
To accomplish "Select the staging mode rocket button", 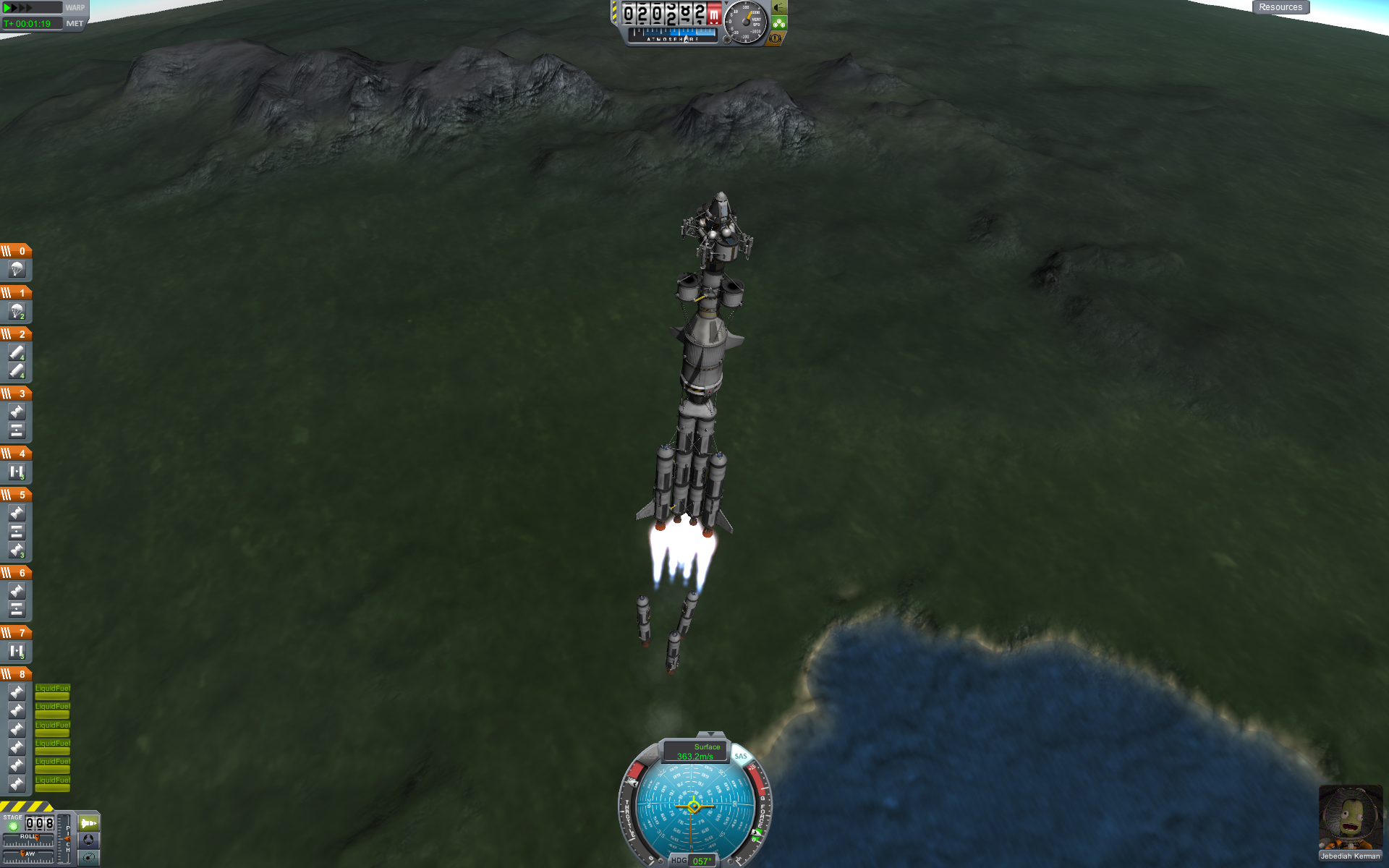I will [x=88, y=823].
